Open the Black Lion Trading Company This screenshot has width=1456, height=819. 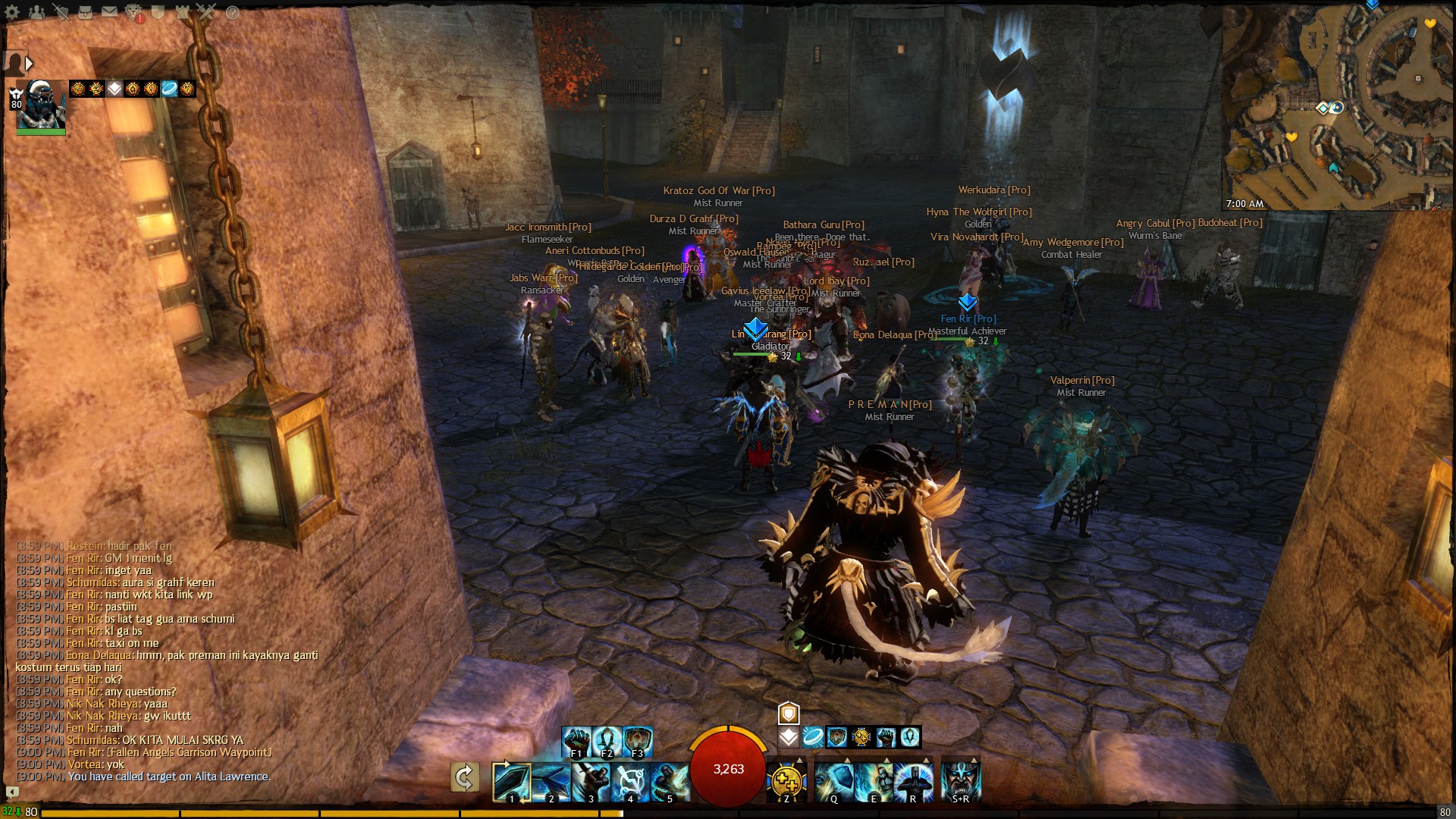pos(134,12)
